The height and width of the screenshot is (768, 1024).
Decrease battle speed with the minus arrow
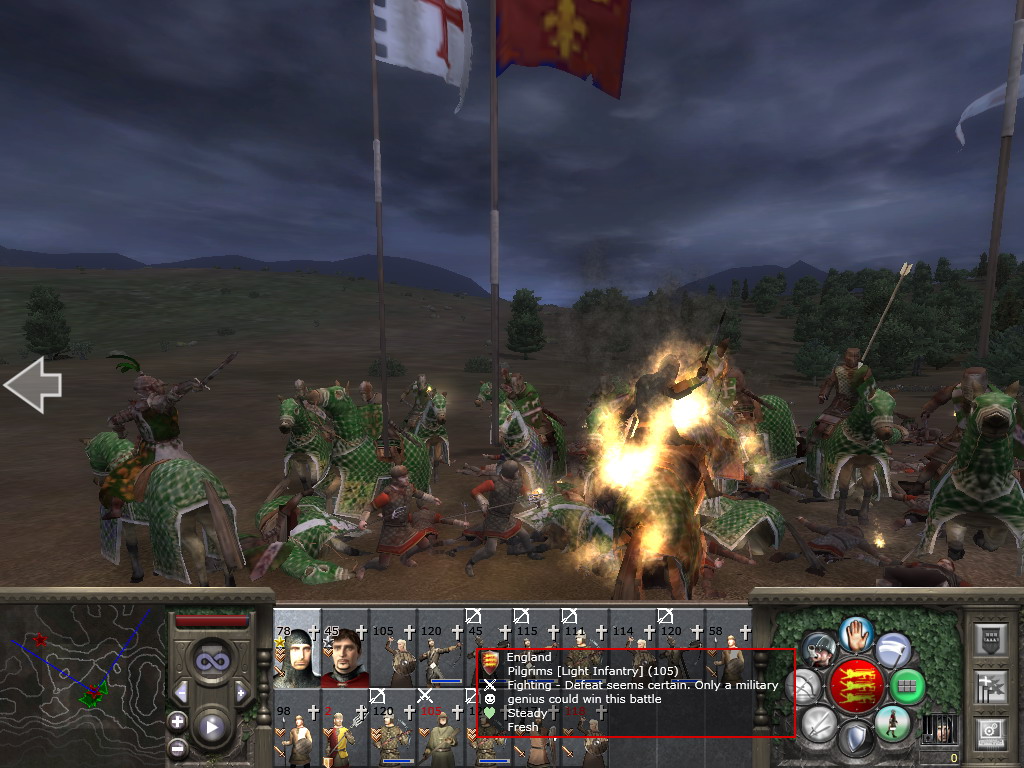pyautogui.click(x=181, y=693)
